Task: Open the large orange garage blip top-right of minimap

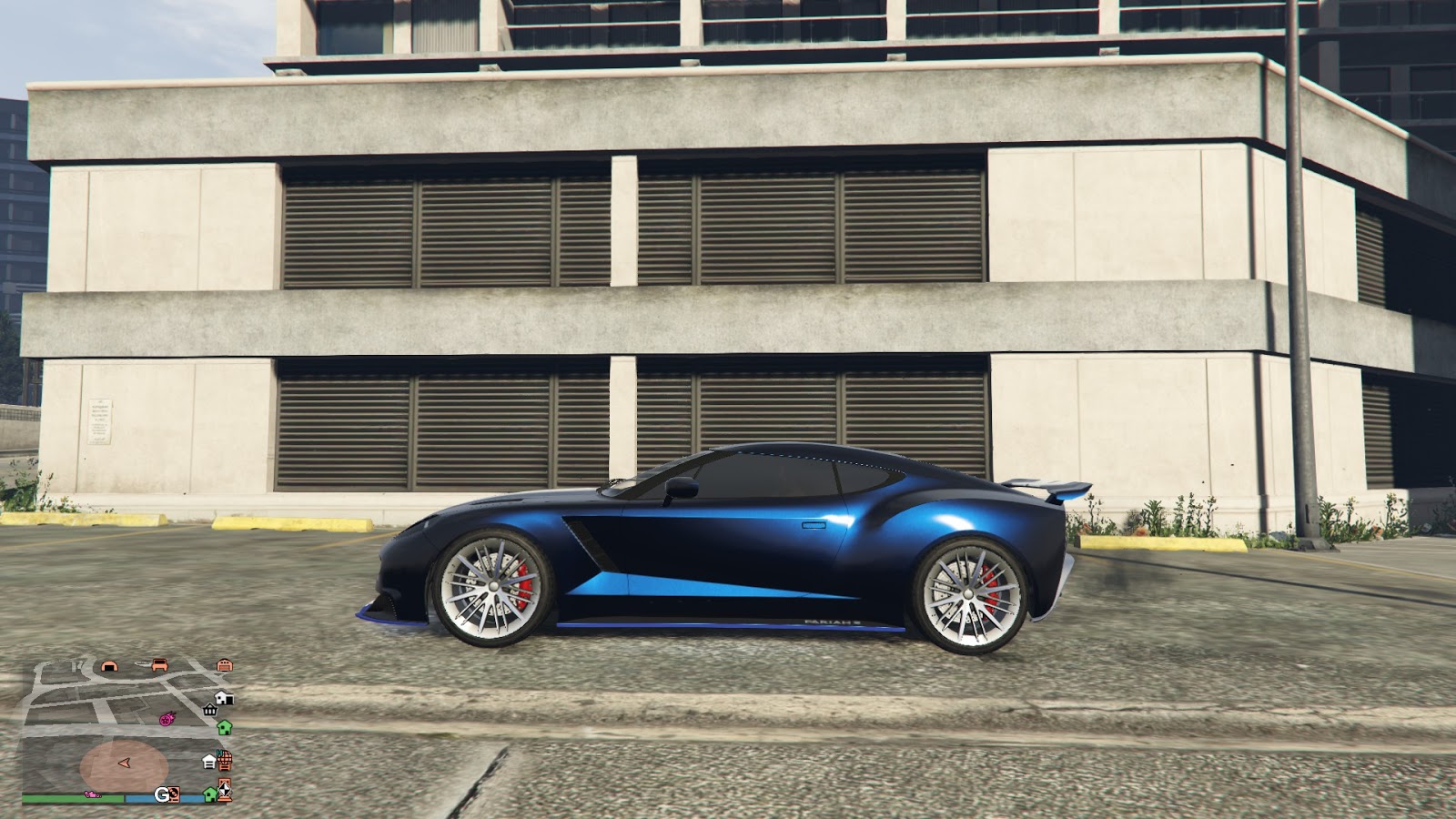Action: [x=225, y=666]
